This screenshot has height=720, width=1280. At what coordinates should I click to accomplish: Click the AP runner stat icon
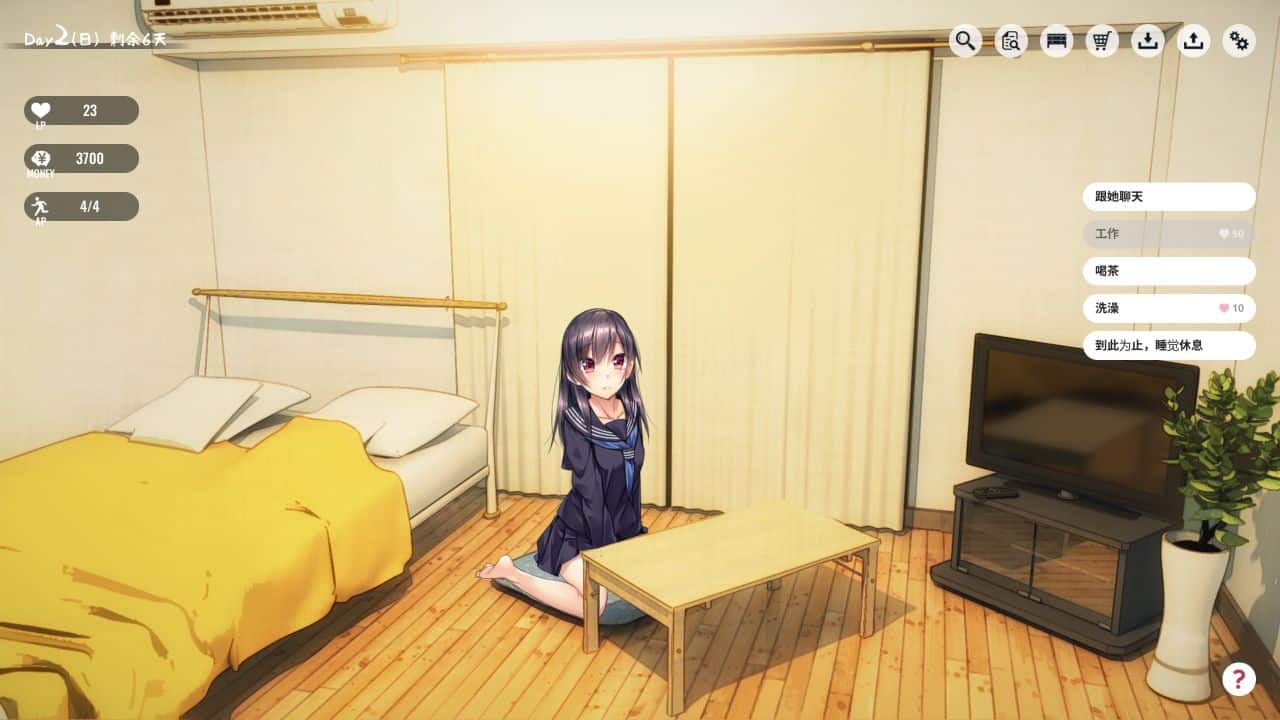pyautogui.click(x=38, y=204)
